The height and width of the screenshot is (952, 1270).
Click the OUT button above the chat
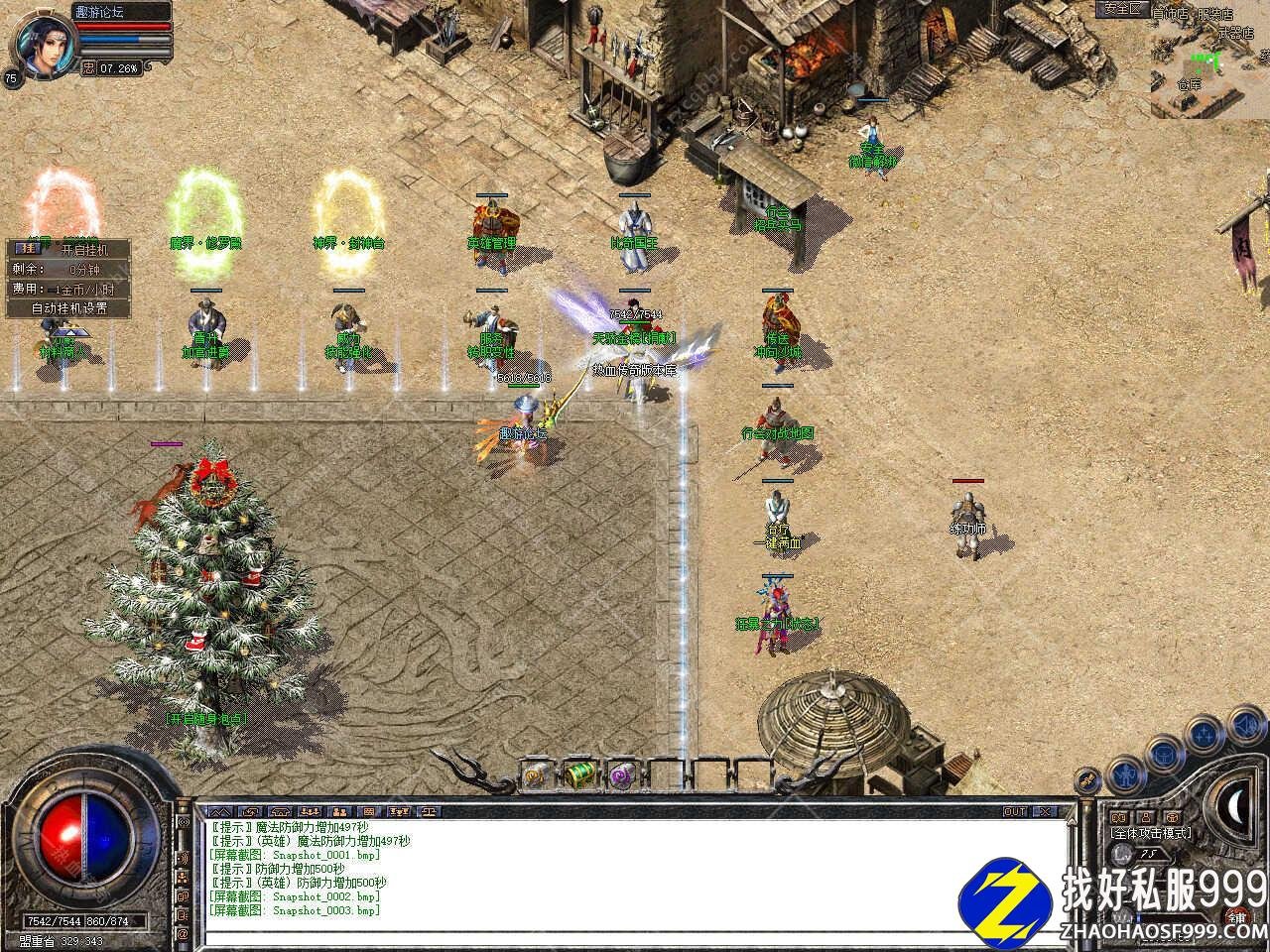pos(1015,811)
